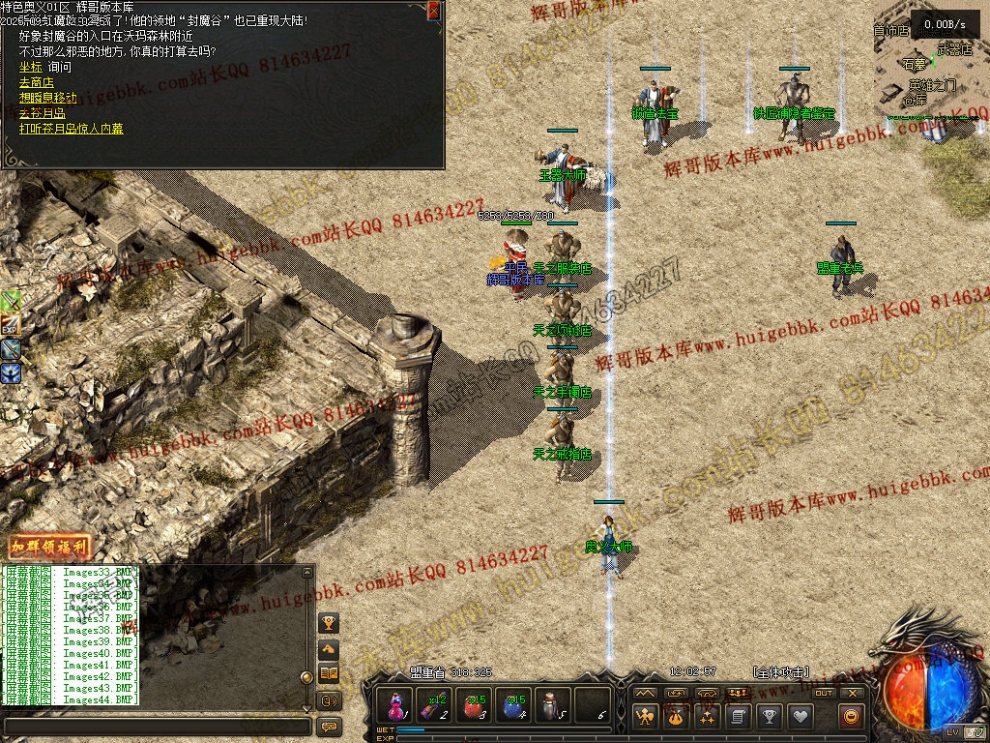Click the trophy icon beside the chat log
990x743 pixels.
pyautogui.click(x=328, y=623)
